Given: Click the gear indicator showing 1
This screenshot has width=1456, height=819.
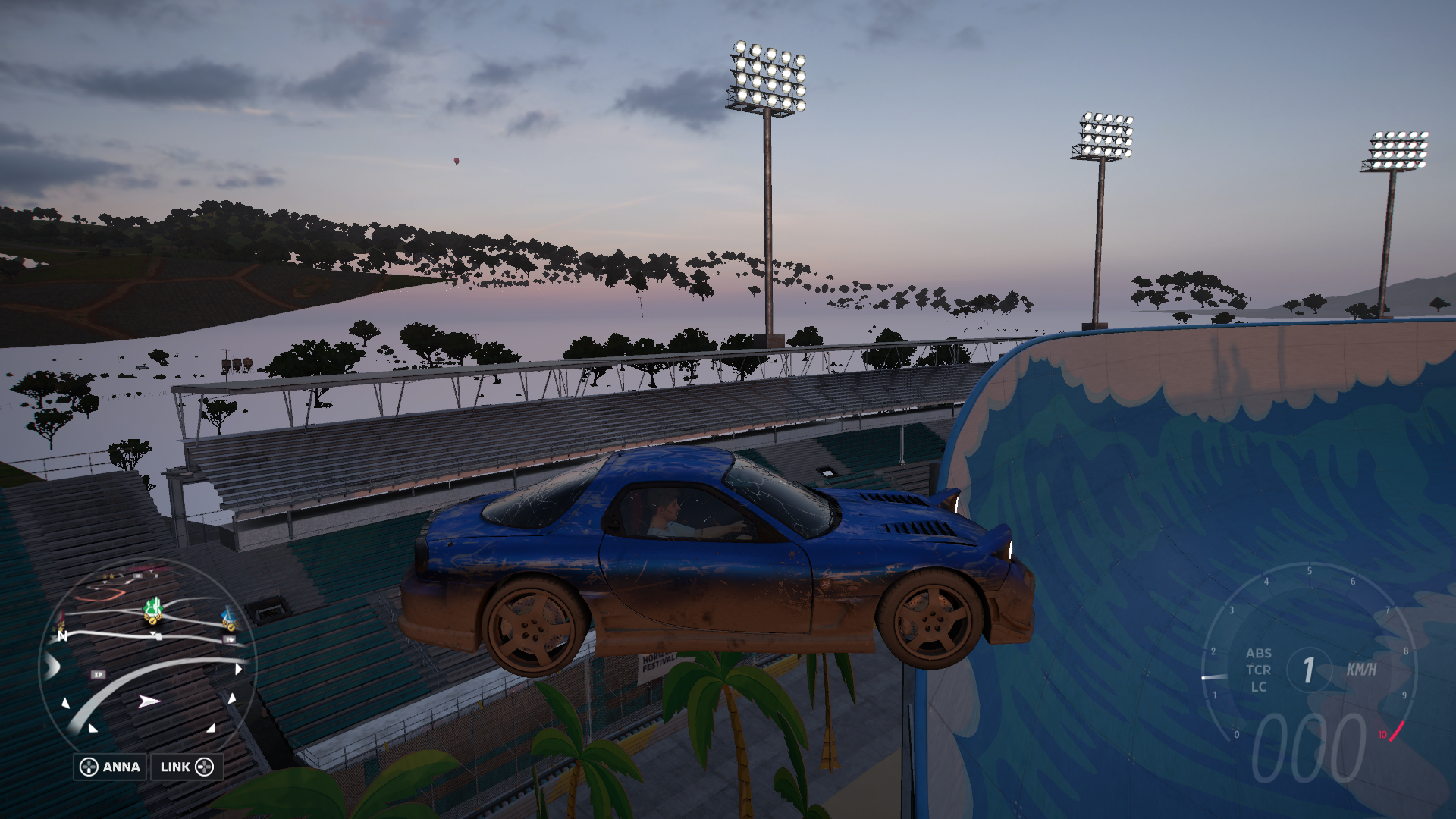Looking at the screenshot, I should click(1308, 668).
